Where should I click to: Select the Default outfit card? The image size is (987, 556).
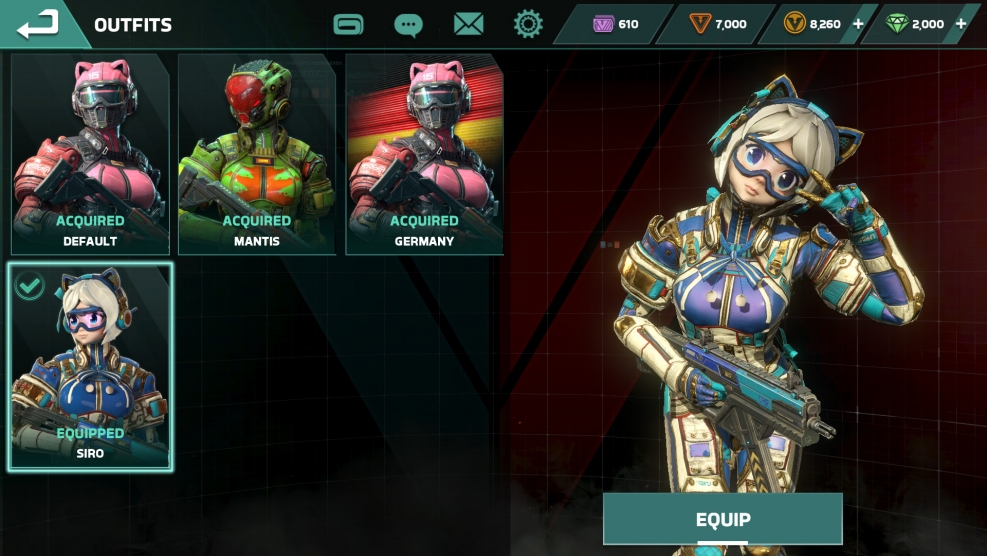click(90, 154)
